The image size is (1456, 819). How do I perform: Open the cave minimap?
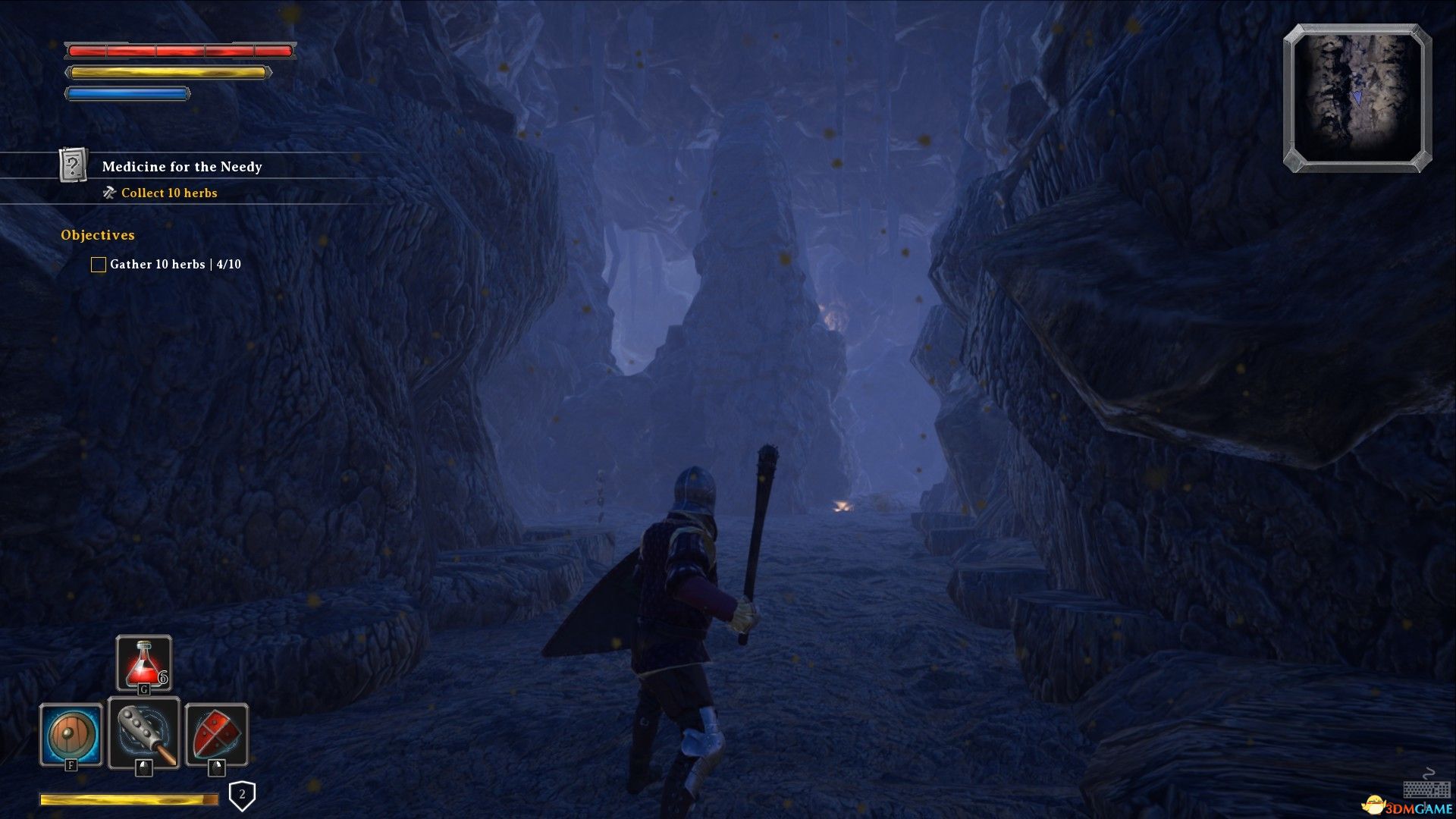point(1357,98)
